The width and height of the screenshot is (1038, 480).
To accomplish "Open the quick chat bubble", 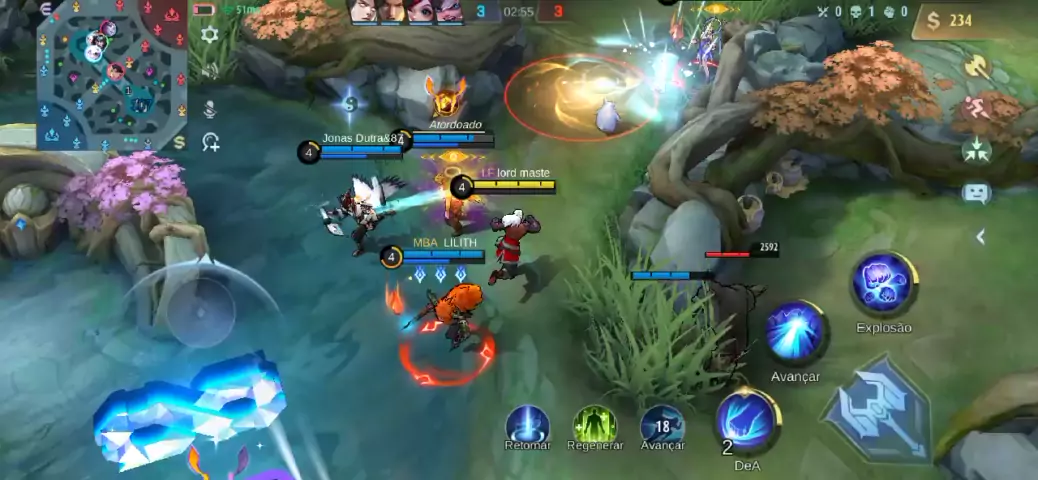I will (x=976, y=193).
